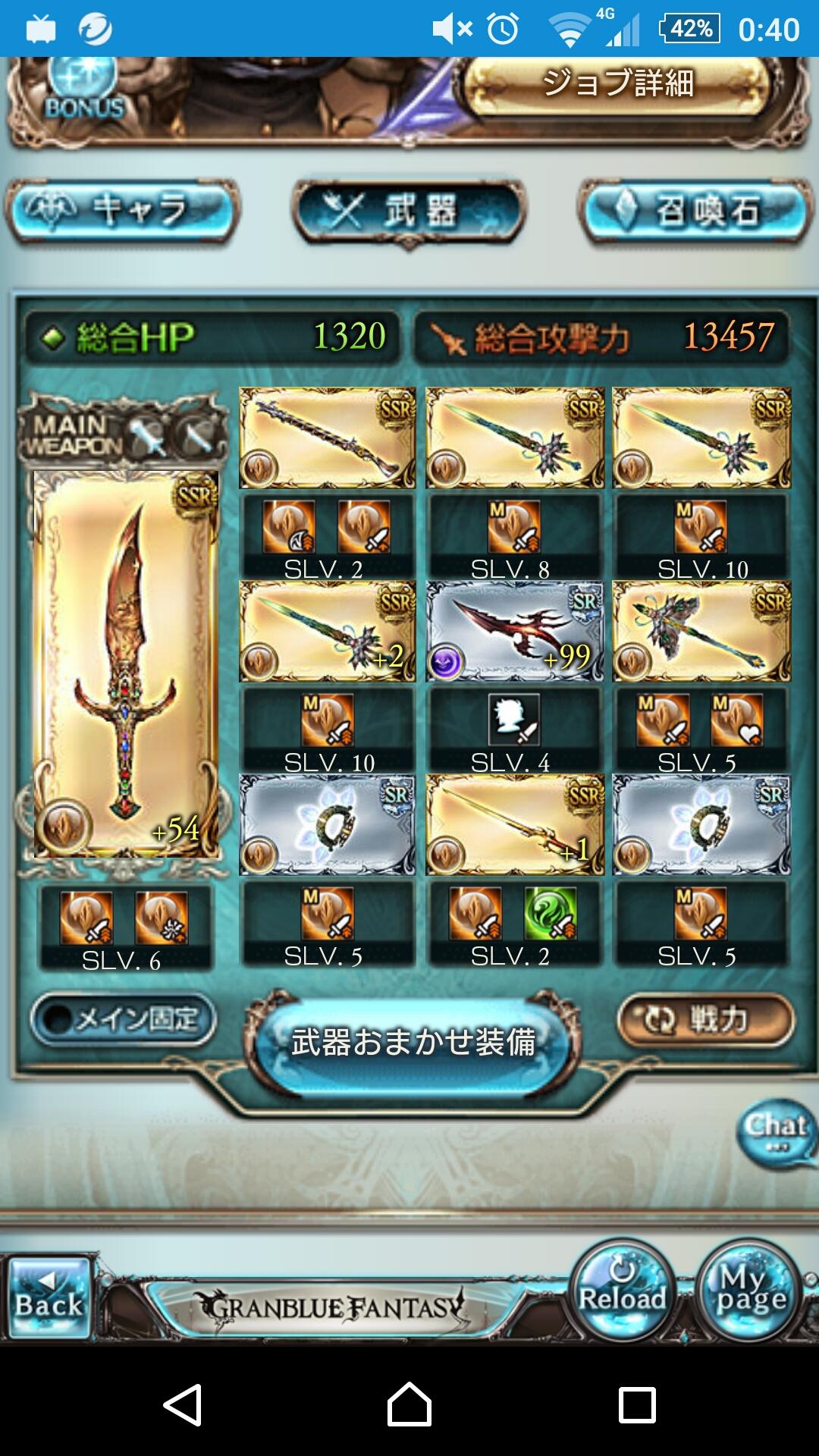Click the 戦力 power switch button

tap(705, 1020)
